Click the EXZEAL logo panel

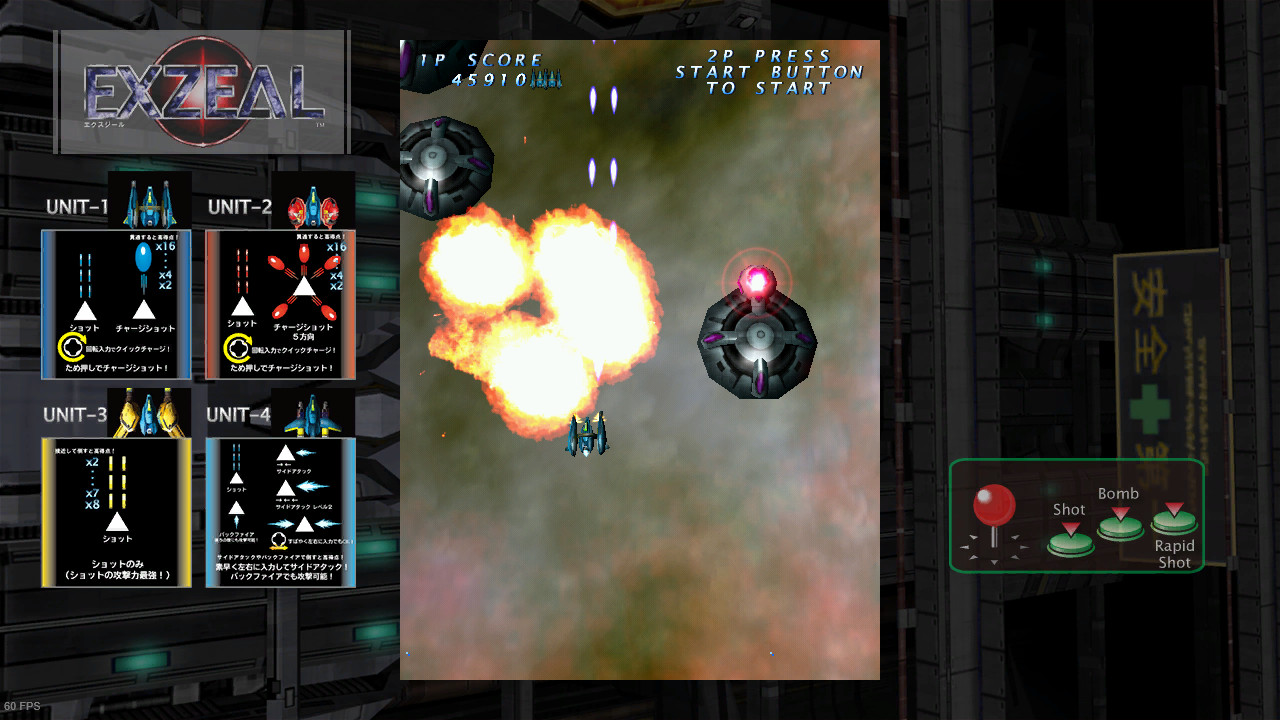(x=202, y=92)
